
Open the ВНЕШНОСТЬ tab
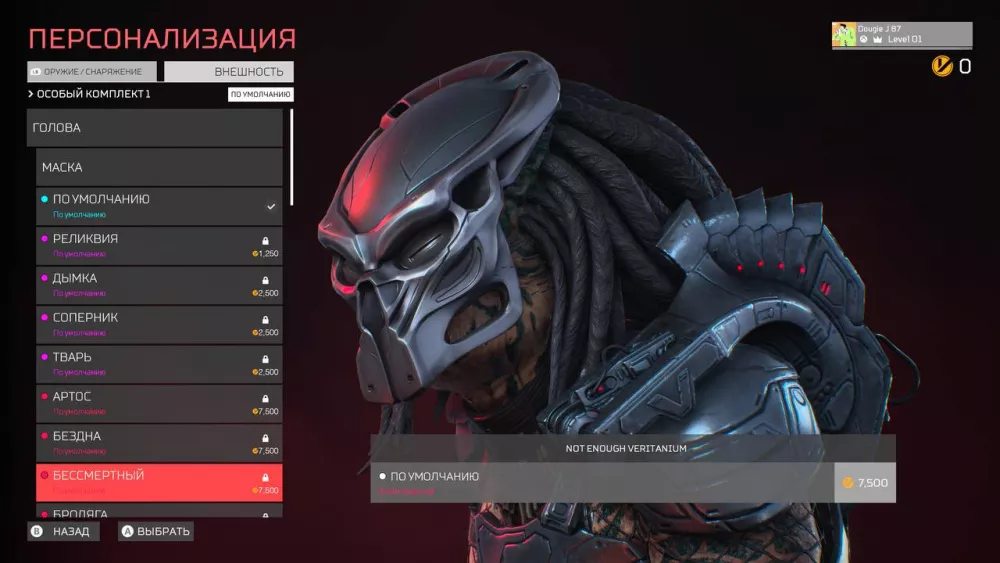[x=229, y=72]
